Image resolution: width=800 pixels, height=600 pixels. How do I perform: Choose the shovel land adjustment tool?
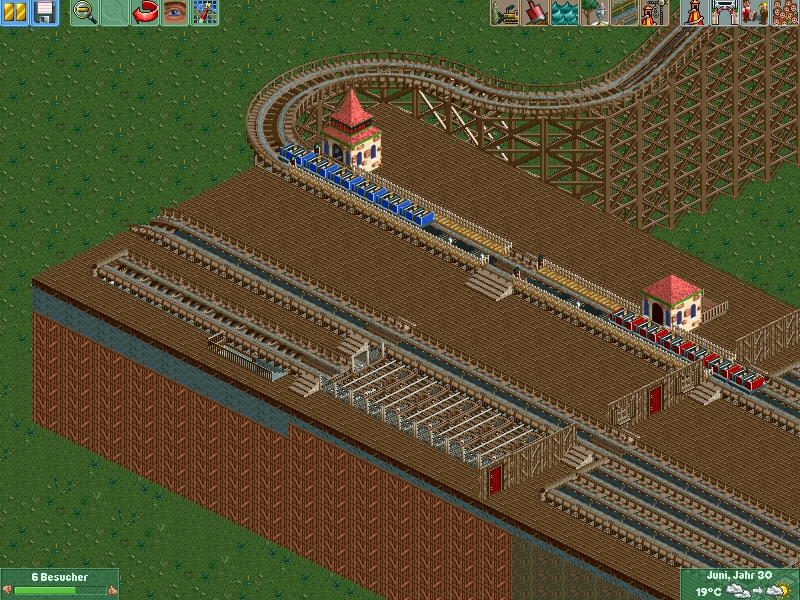tap(535, 13)
